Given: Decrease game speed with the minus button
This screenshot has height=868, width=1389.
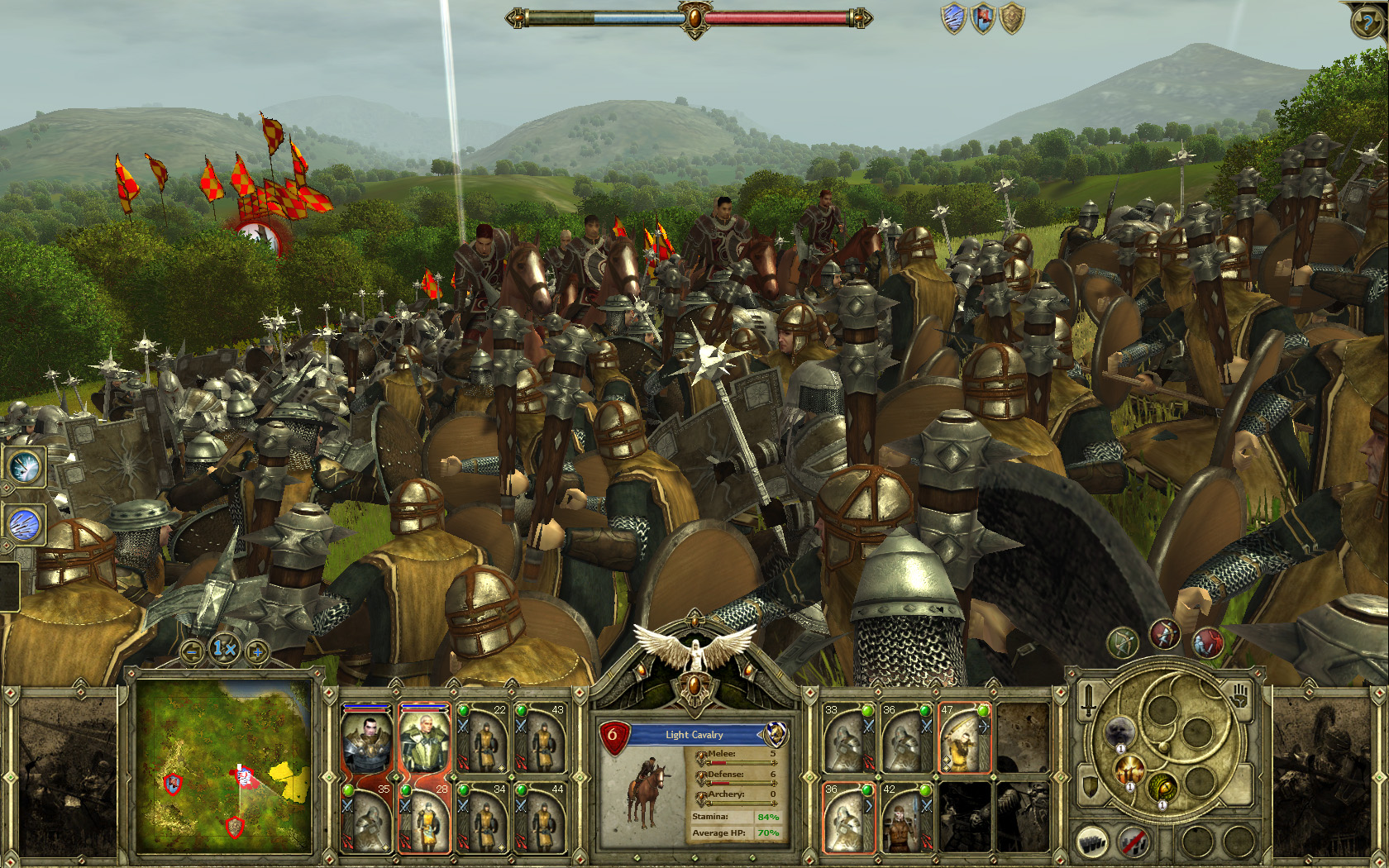Looking at the screenshot, I should [x=192, y=652].
